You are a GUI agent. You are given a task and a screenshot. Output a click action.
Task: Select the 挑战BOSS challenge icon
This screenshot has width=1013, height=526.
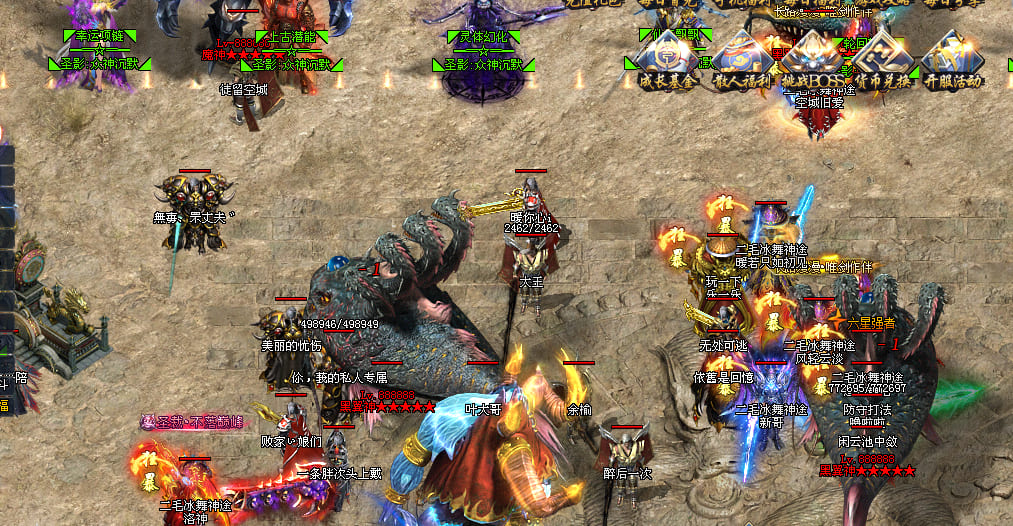point(812,63)
